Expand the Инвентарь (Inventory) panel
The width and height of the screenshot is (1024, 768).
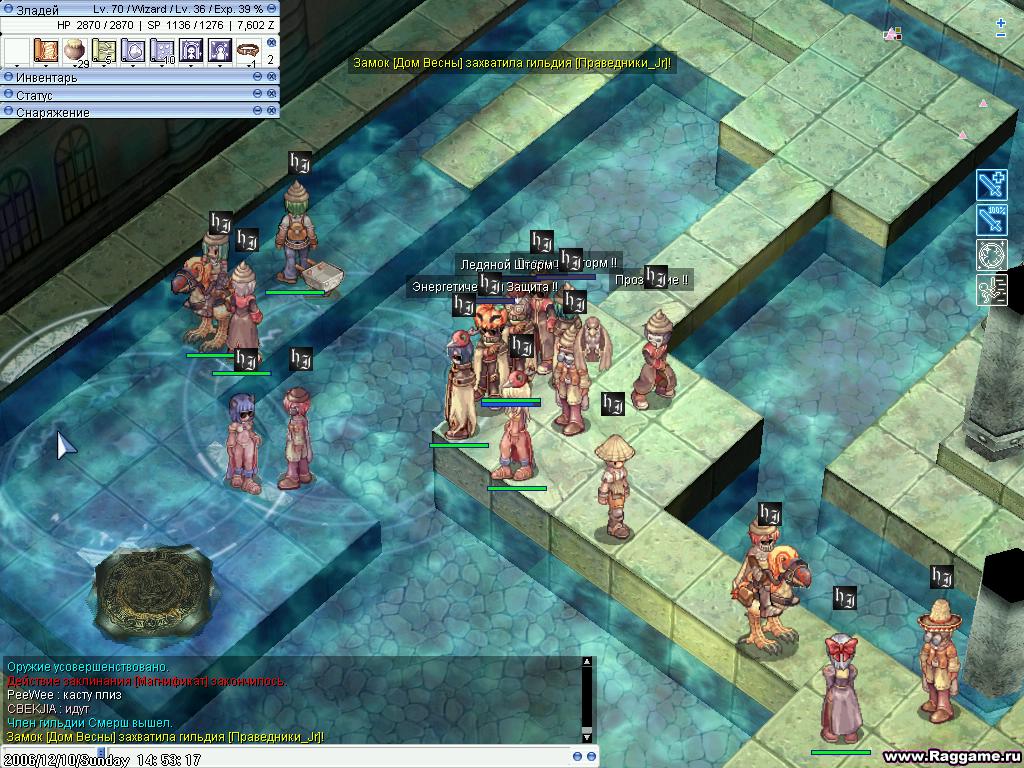point(9,77)
